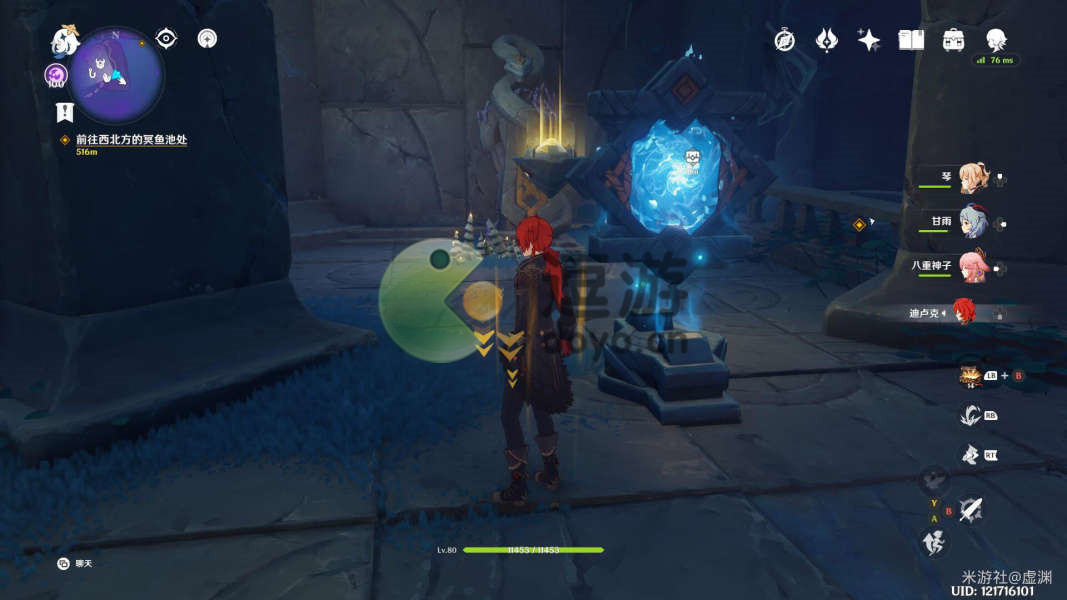Image resolution: width=1067 pixels, height=600 pixels.
Task: Open the circular minimap
Action: (x=116, y=73)
